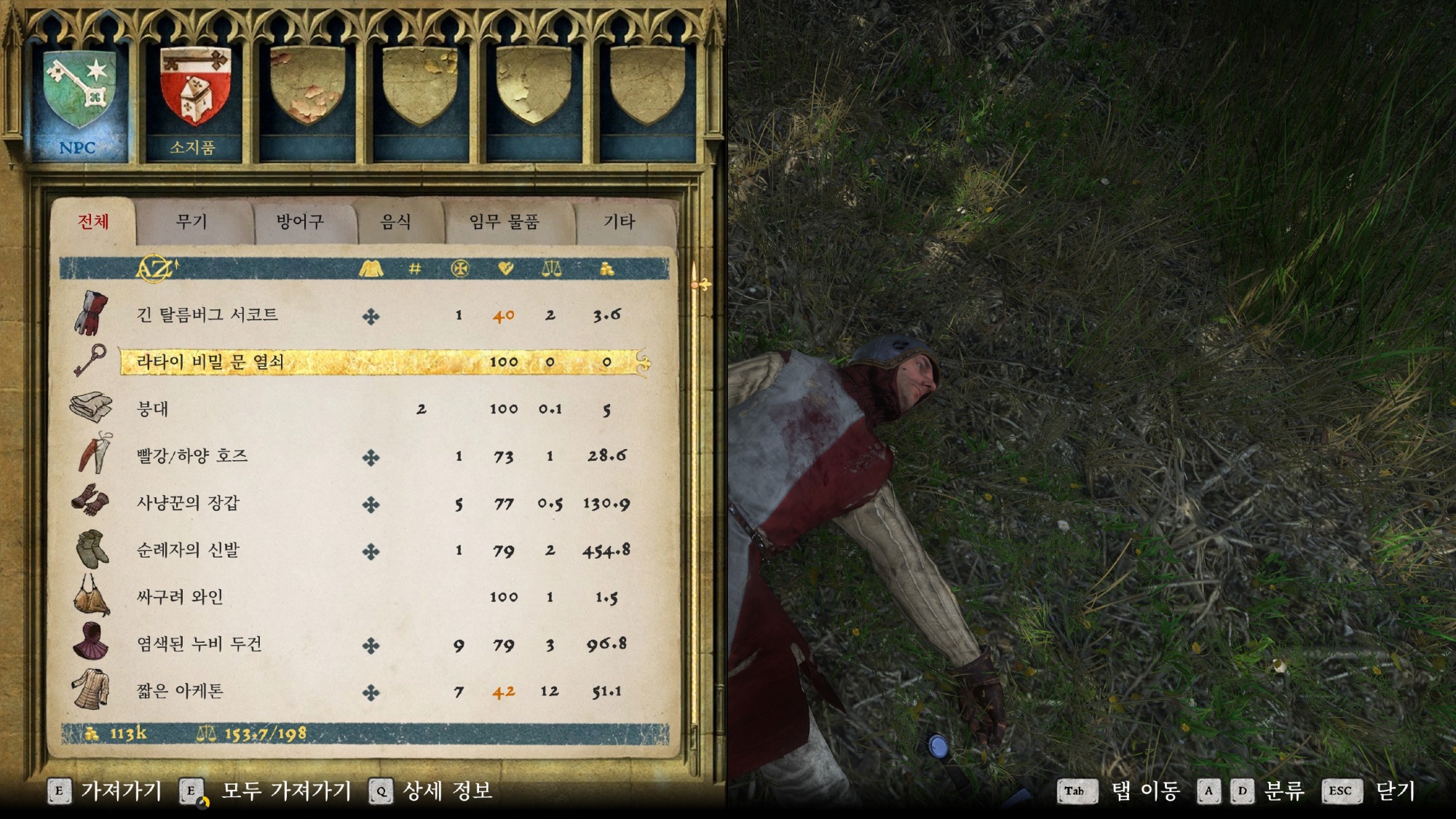
Task: Open the 무기 category tab
Action: click(x=192, y=222)
